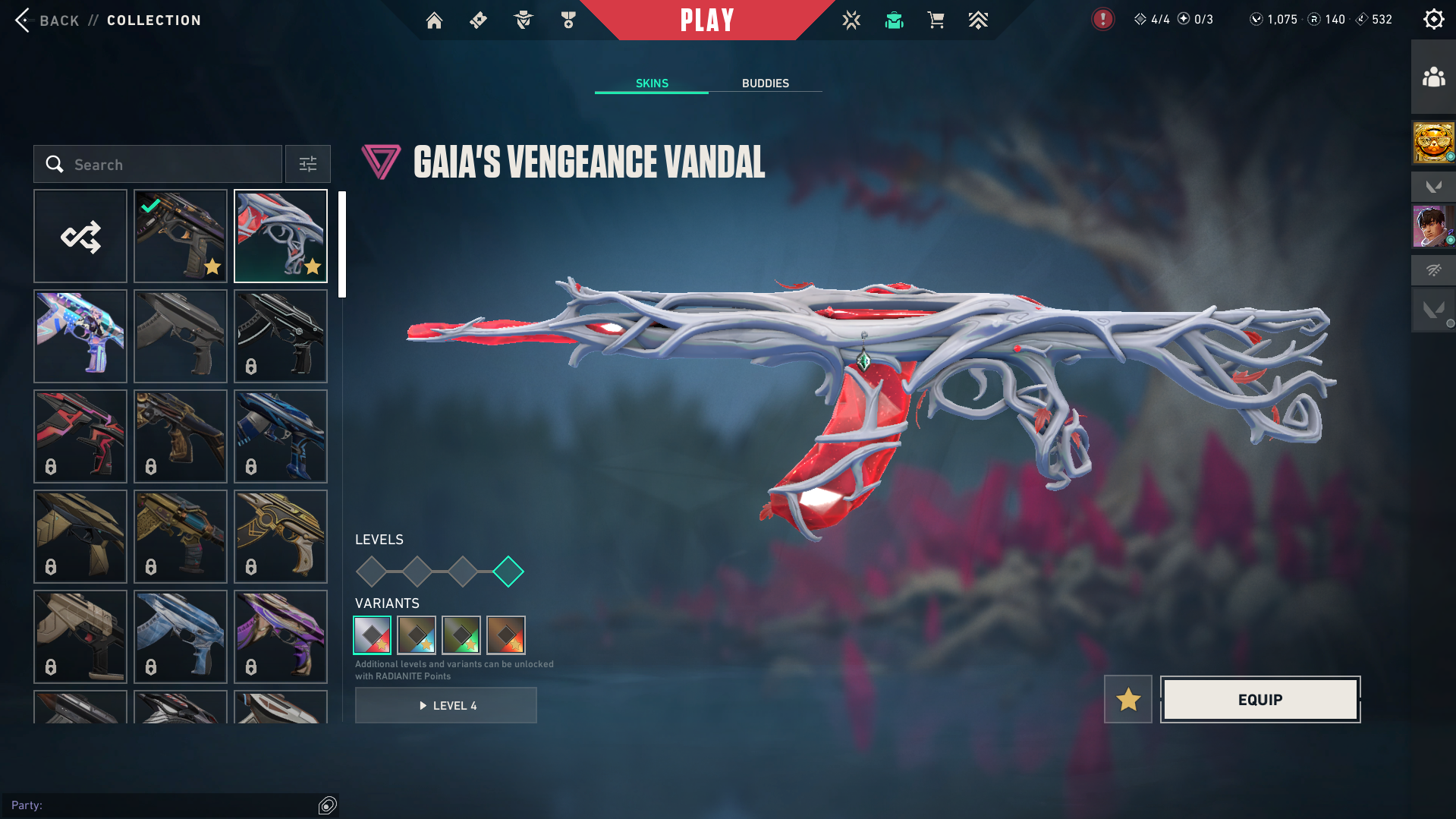Image resolution: width=1456 pixels, height=819 pixels.
Task: Select the Skins tab
Action: point(652,83)
